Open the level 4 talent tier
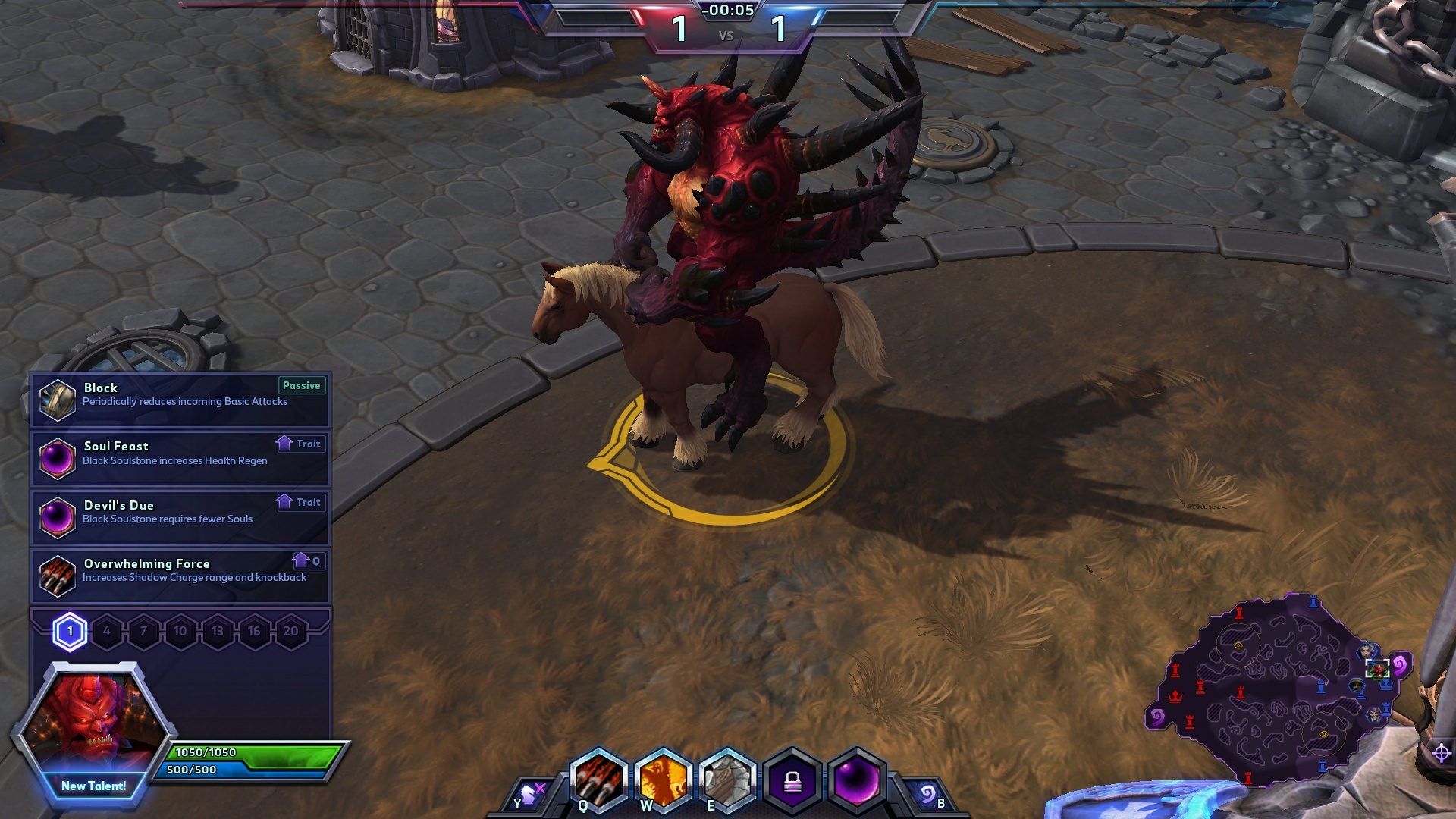The height and width of the screenshot is (819, 1456). 107,632
